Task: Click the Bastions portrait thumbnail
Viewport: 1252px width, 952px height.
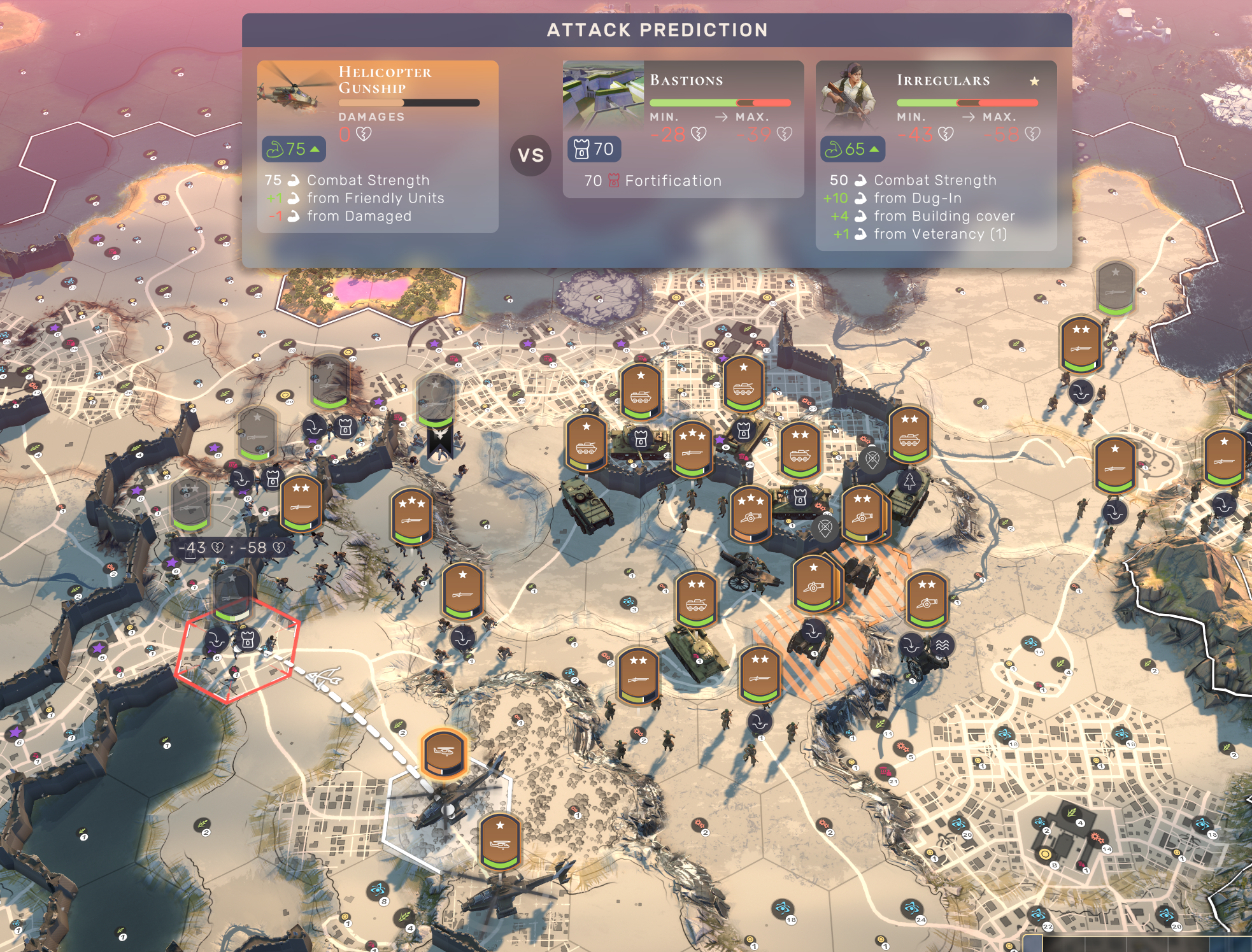Action: coord(602,92)
